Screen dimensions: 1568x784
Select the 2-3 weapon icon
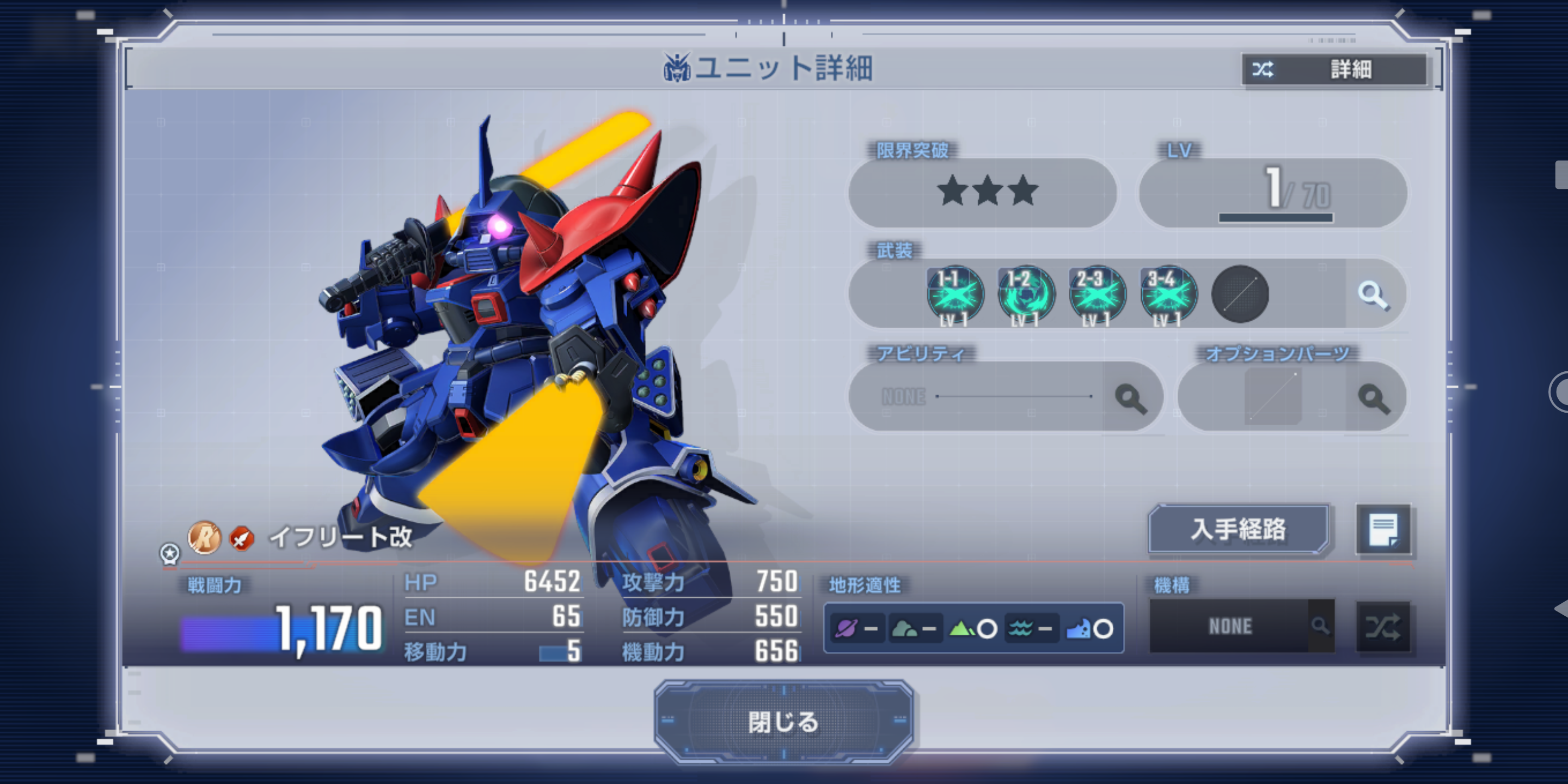(x=1097, y=295)
